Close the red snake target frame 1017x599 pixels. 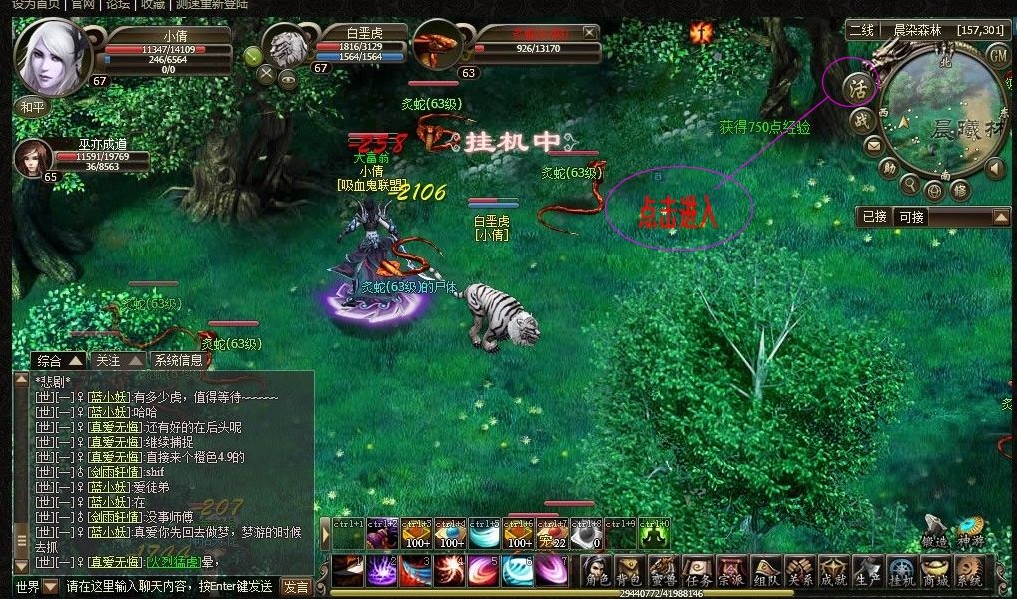590,33
